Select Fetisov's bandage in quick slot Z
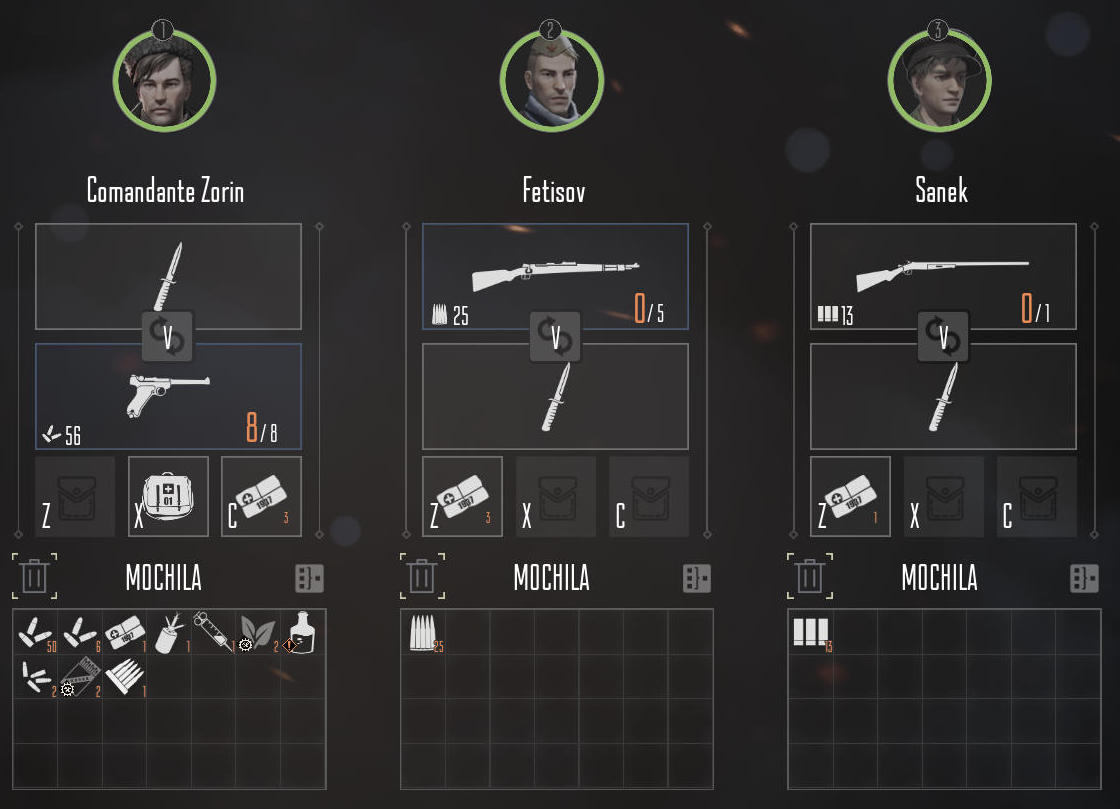The height and width of the screenshot is (809, 1120). (462, 496)
